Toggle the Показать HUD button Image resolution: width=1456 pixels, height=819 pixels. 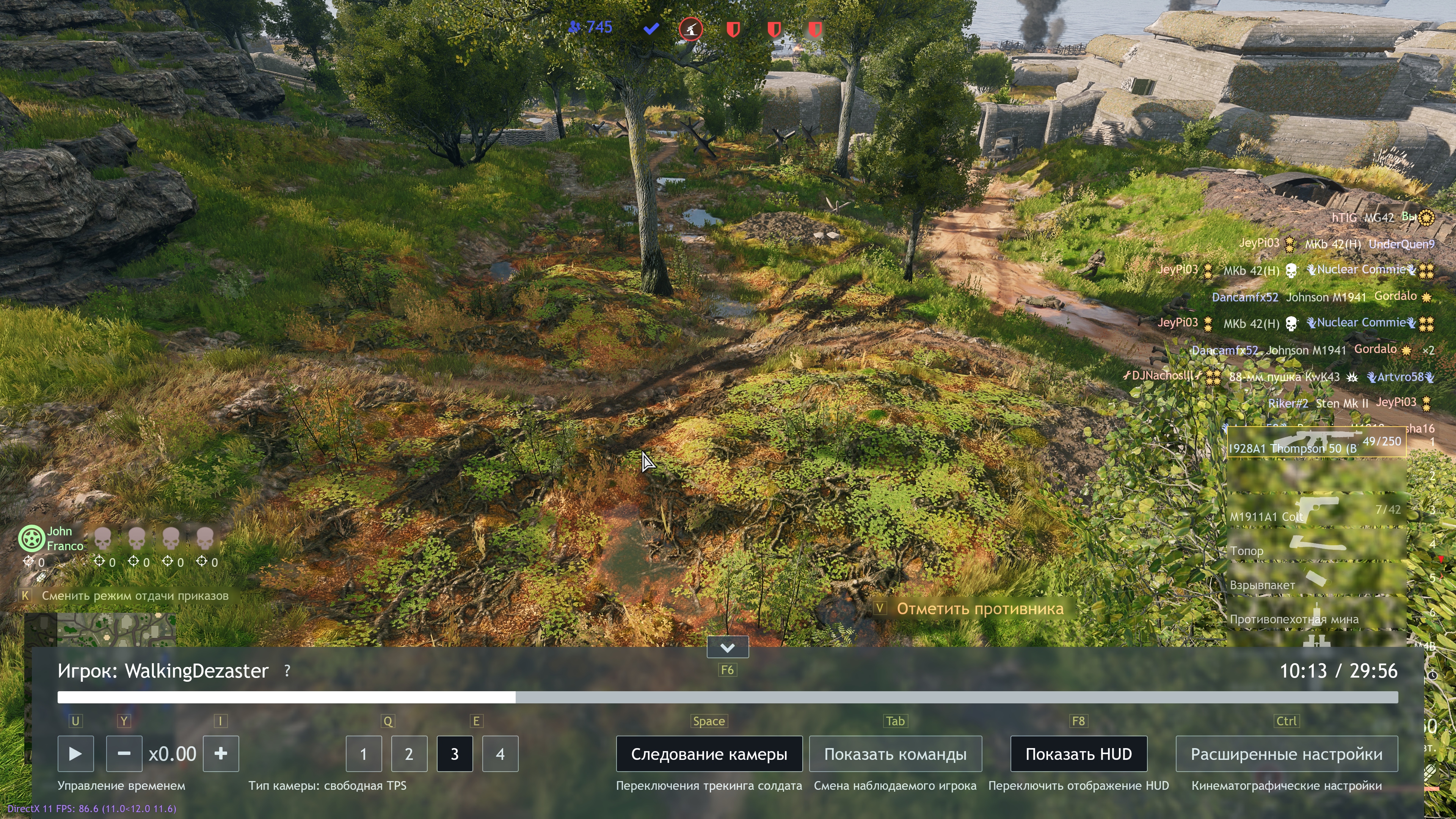coord(1078,753)
